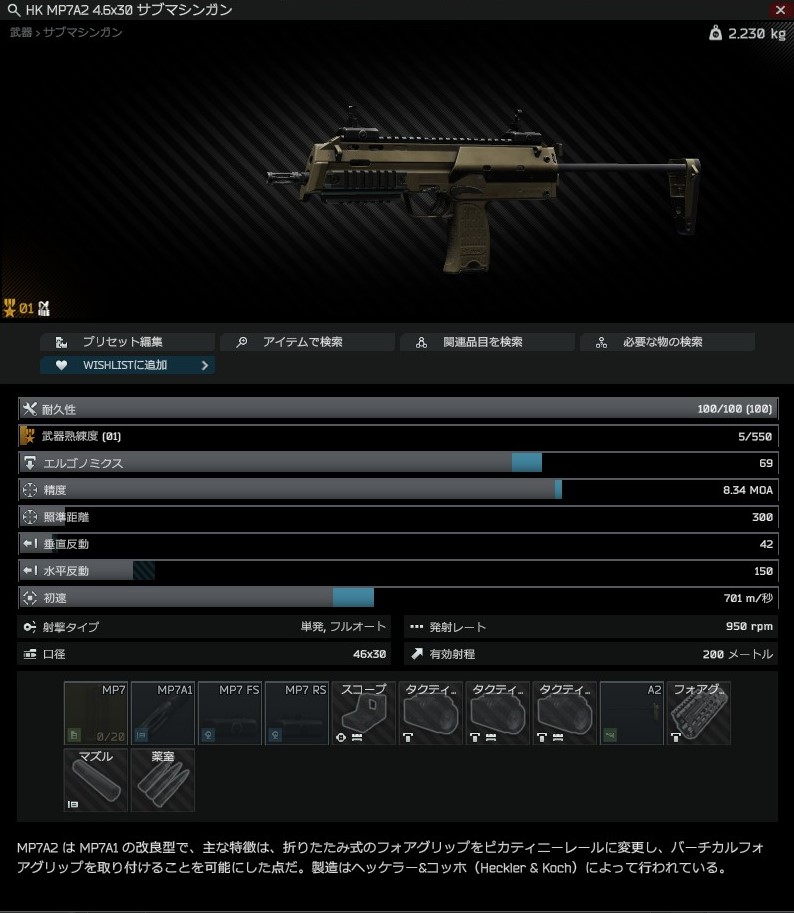Select the MP7A1 attachment slot
Image resolution: width=794 pixels, height=913 pixels.
click(163, 713)
